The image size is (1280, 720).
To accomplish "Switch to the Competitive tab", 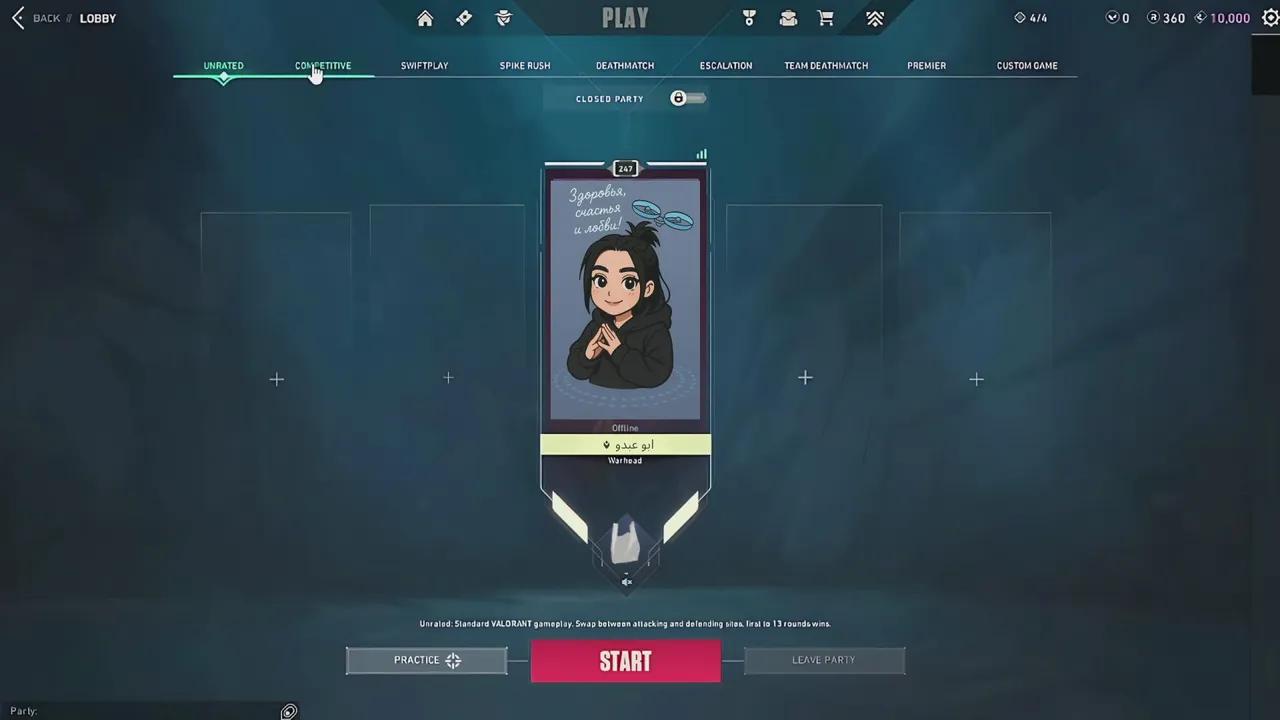I will [322, 65].
